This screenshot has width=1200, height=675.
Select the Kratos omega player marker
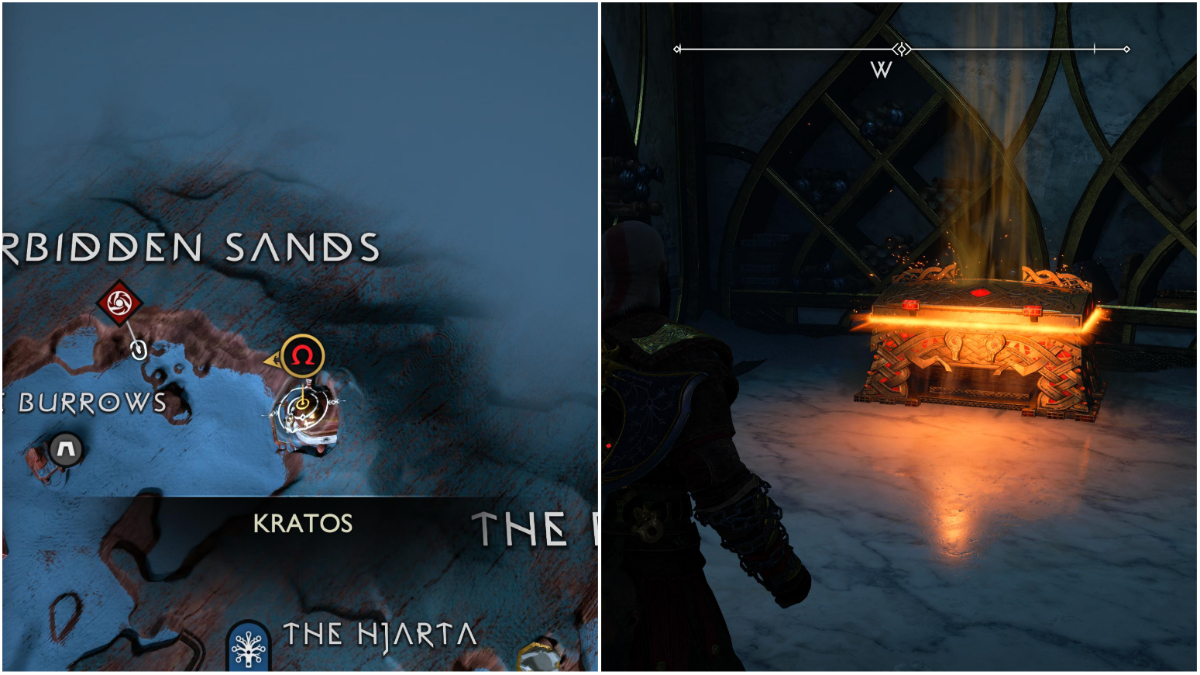click(x=302, y=355)
